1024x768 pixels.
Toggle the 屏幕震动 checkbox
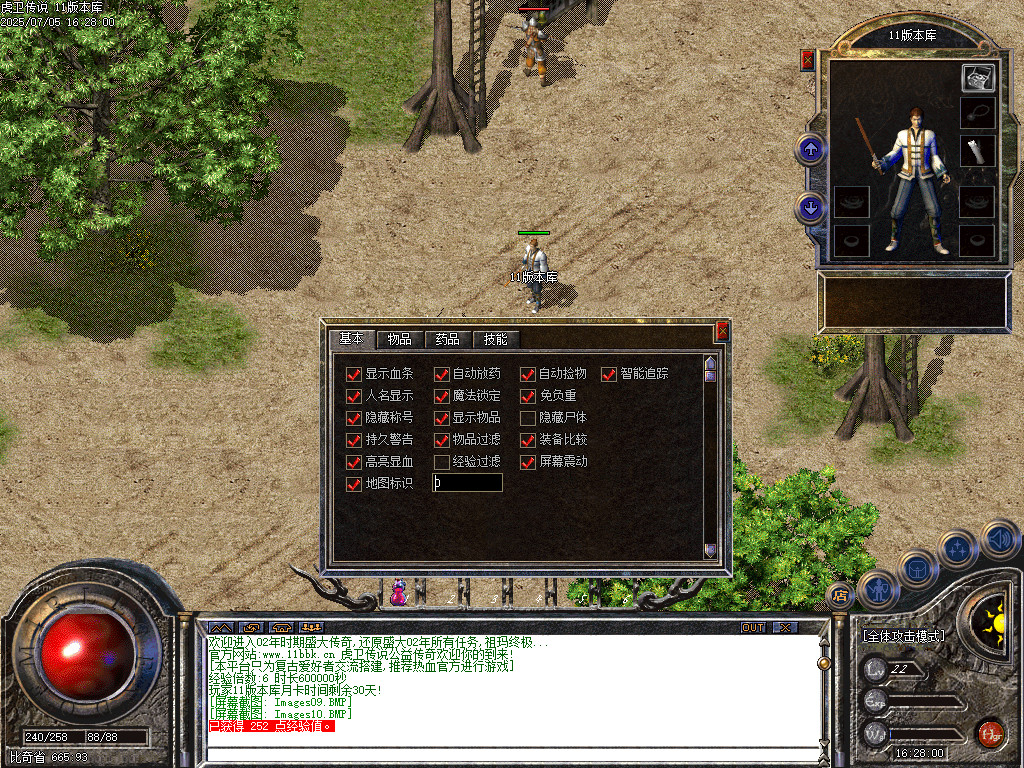point(528,462)
